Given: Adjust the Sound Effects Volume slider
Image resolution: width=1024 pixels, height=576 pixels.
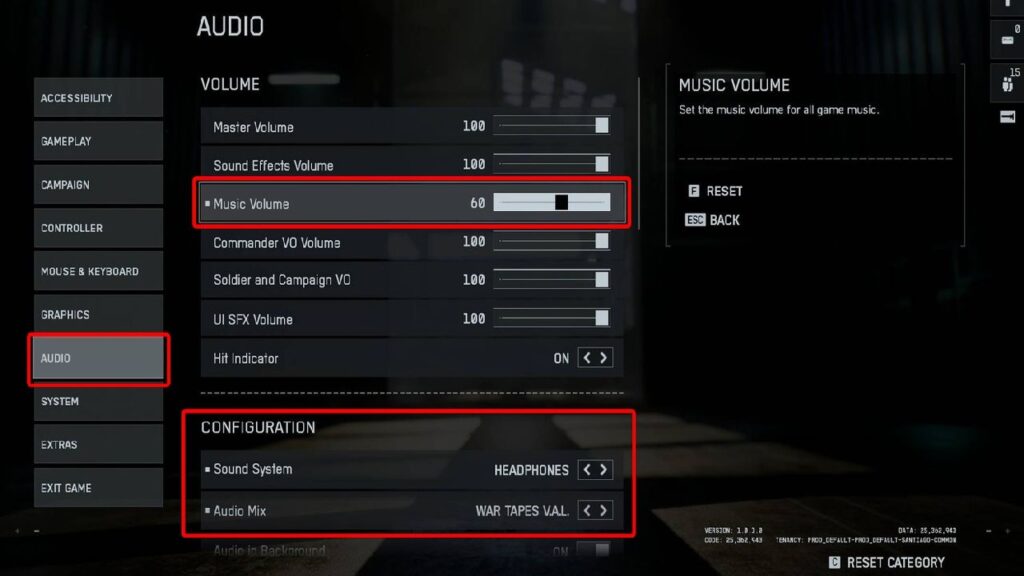Looking at the screenshot, I should point(552,164).
